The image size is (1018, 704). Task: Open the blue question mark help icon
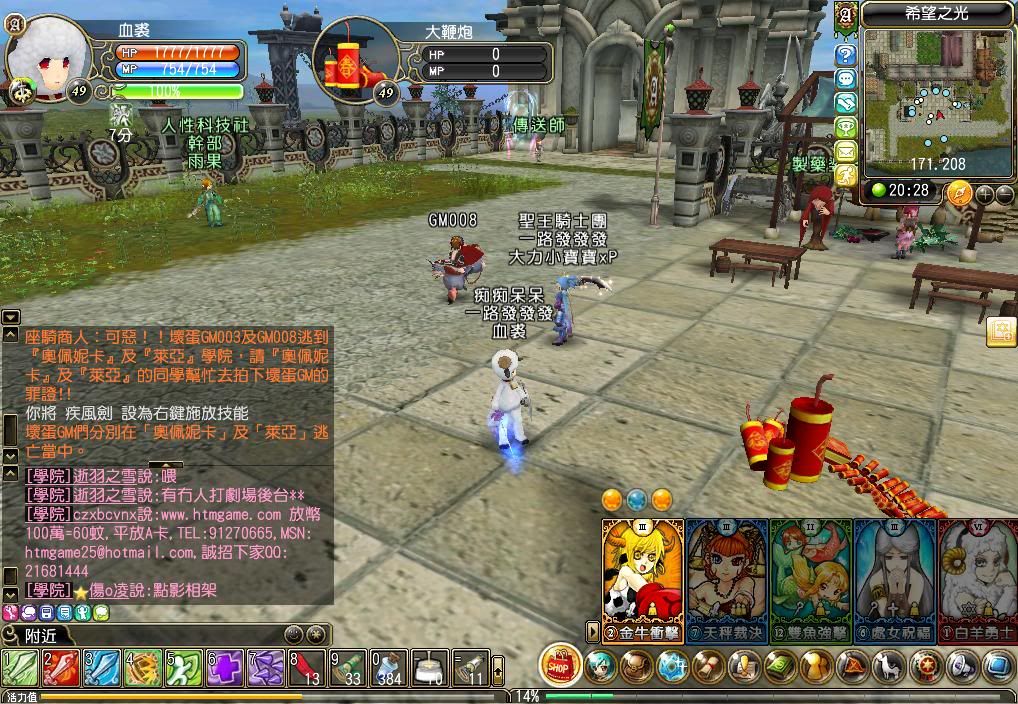(x=846, y=55)
